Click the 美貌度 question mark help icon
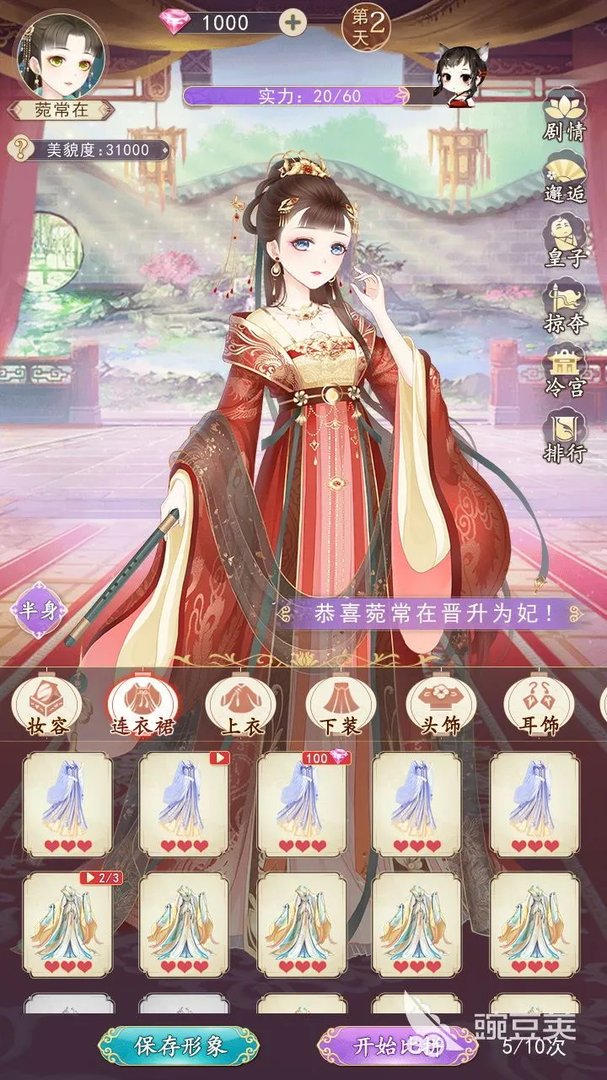The image size is (607, 1080). click(19, 150)
